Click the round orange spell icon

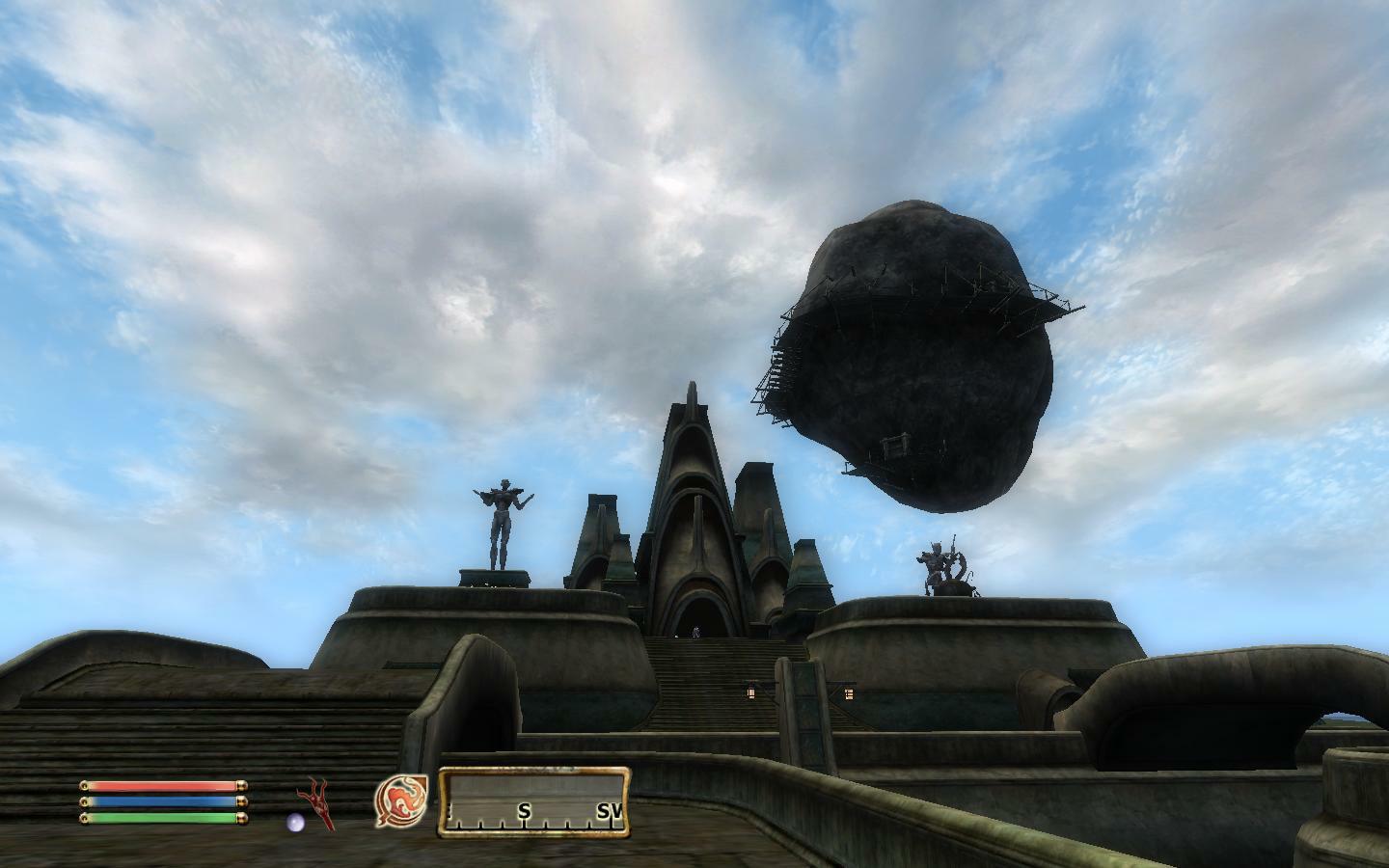coord(400,802)
